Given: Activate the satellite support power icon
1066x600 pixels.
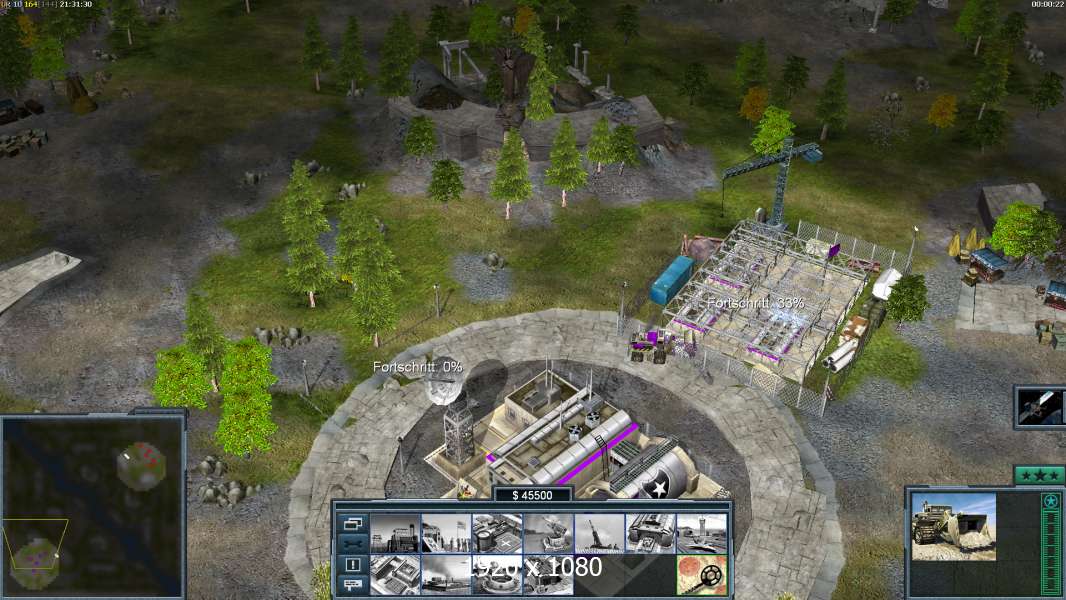Looking at the screenshot, I should [1040, 407].
